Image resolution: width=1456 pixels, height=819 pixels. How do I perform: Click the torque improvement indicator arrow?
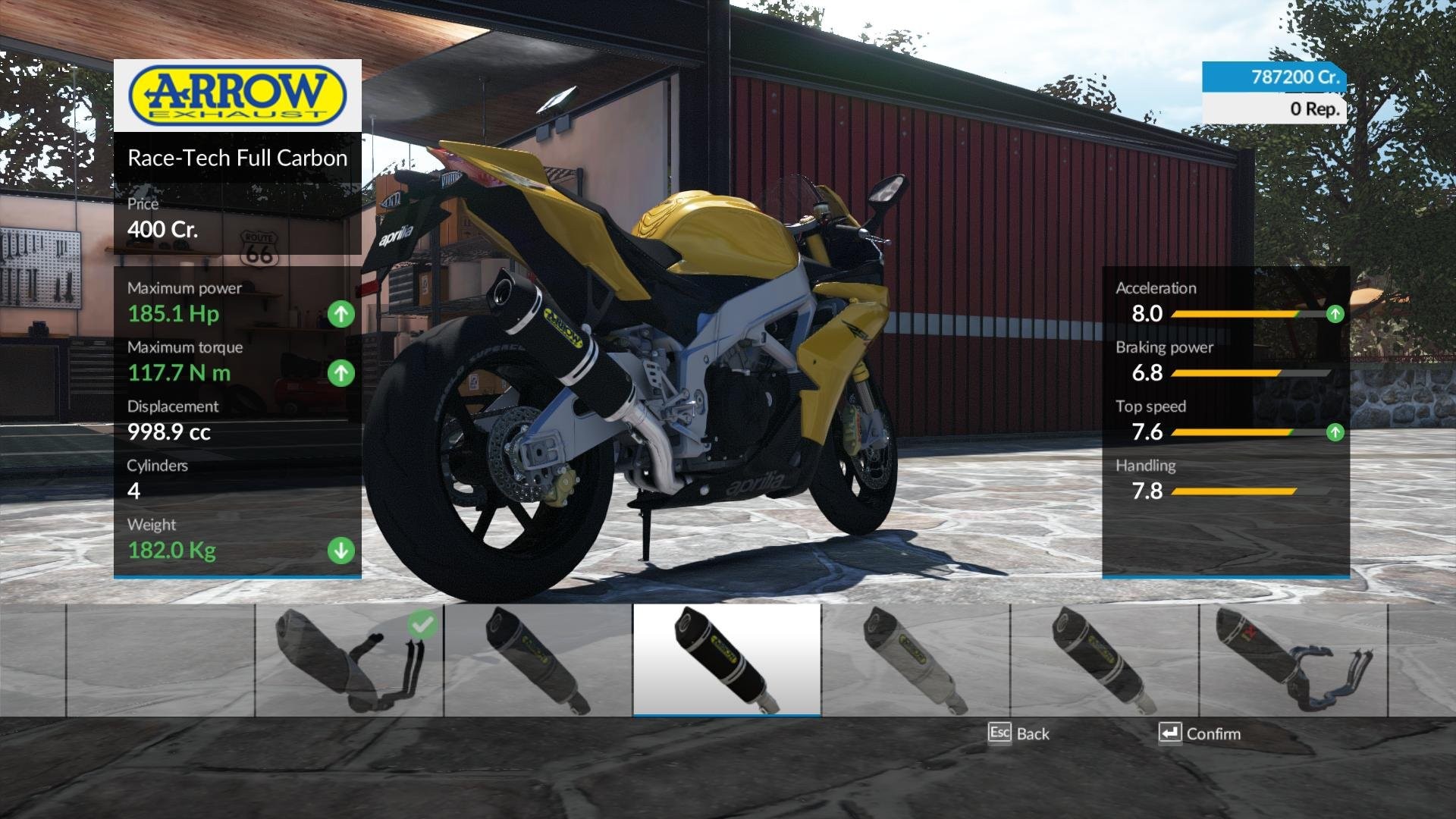tap(340, 372)
